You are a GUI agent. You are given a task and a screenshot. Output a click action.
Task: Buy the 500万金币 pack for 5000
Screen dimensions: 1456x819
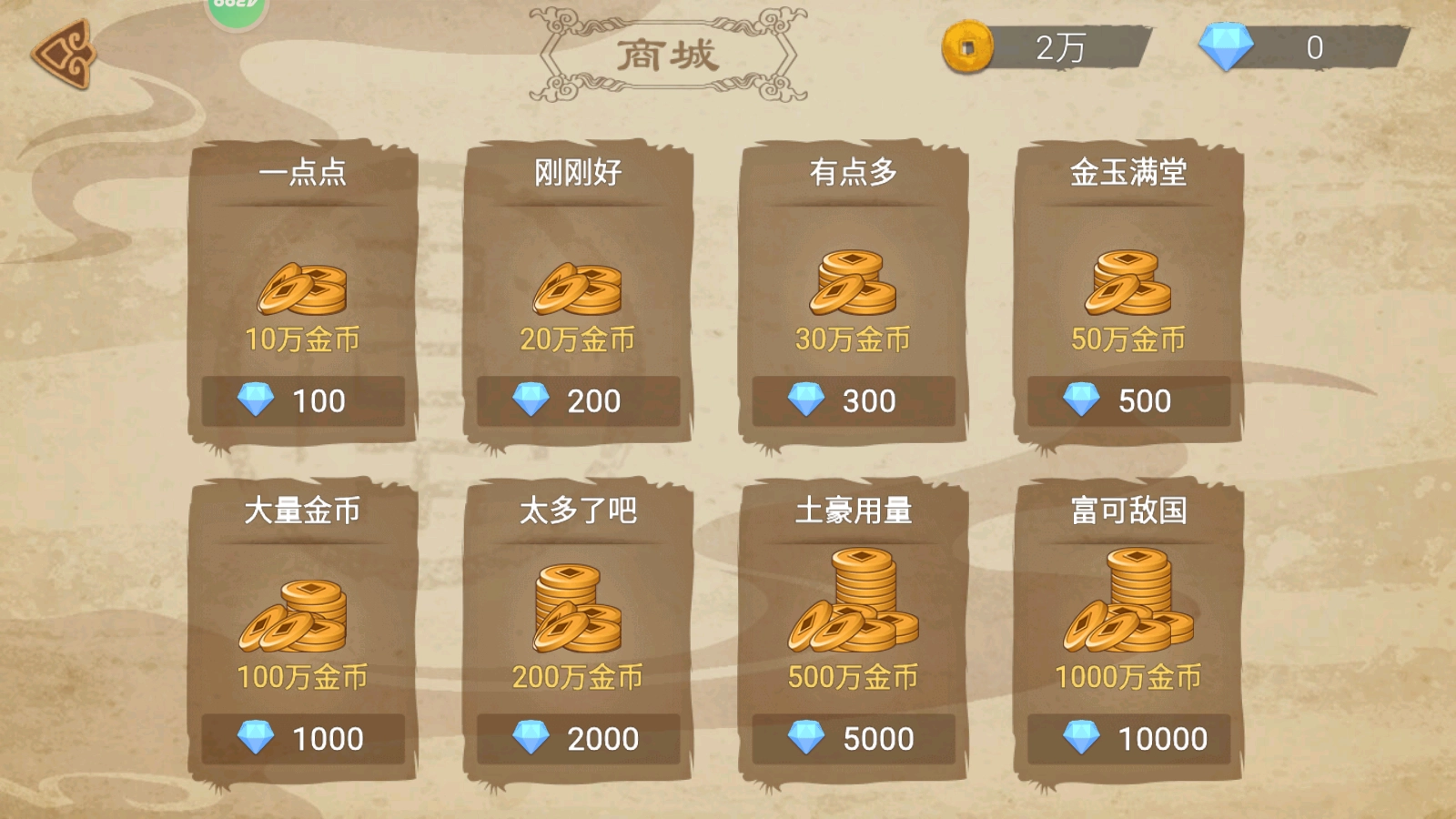(853, 737)
